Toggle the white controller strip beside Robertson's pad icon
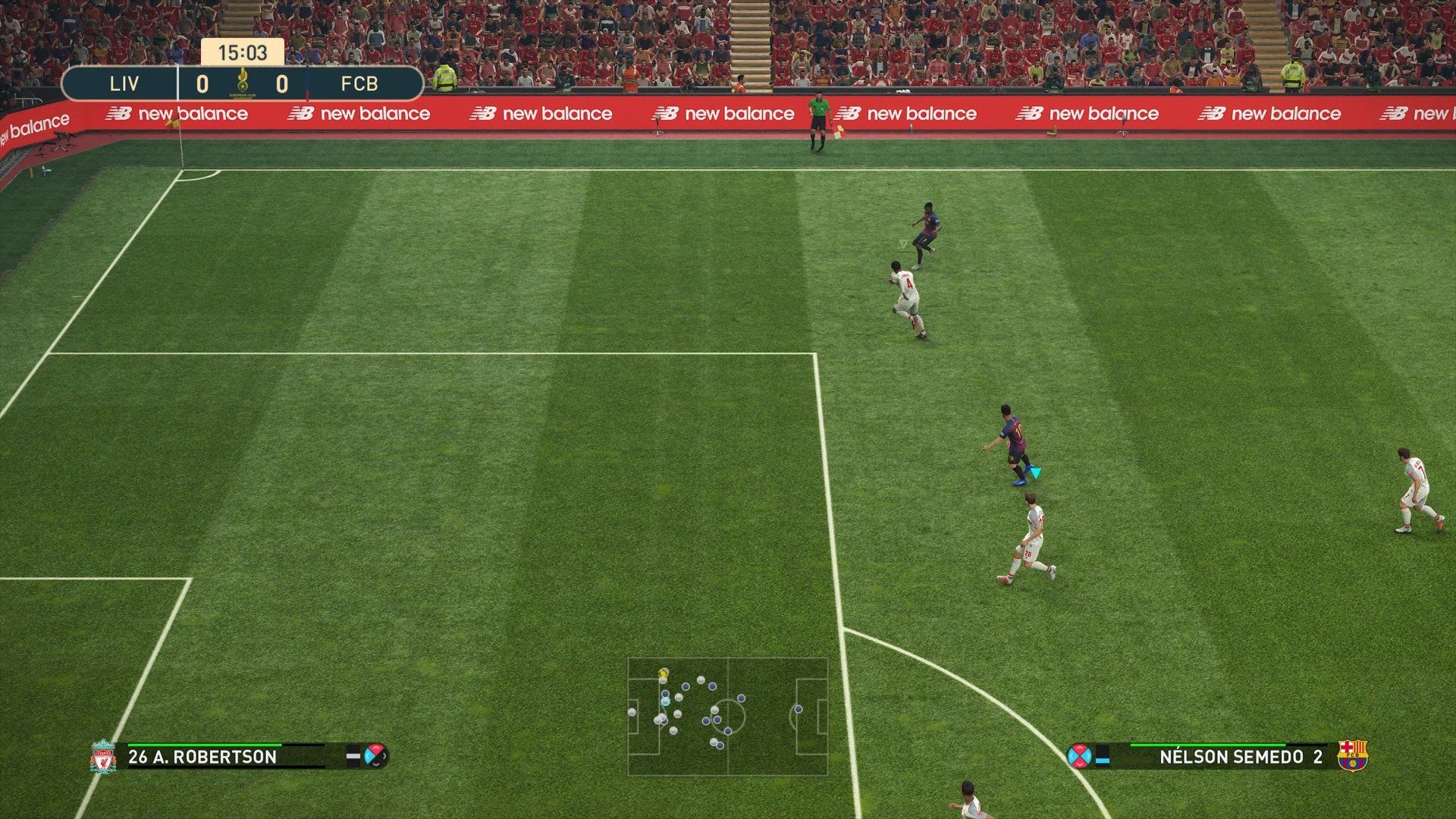The width and height of the screenshot is (1456, 819). pos(353,757)
